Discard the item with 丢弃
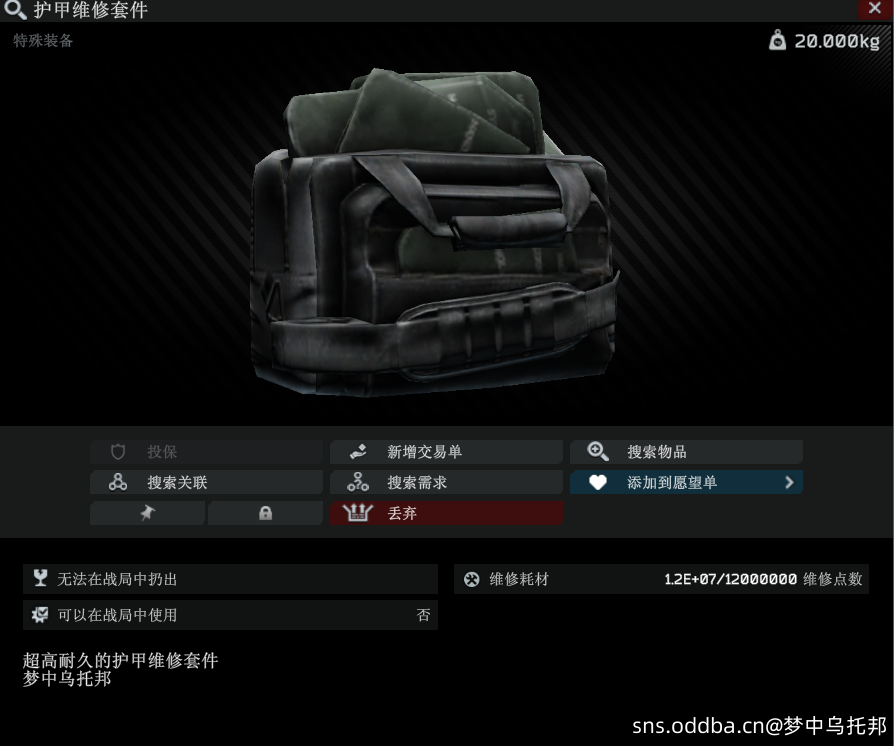The height and width of the screenshot is (746, 894). [446, 514]
